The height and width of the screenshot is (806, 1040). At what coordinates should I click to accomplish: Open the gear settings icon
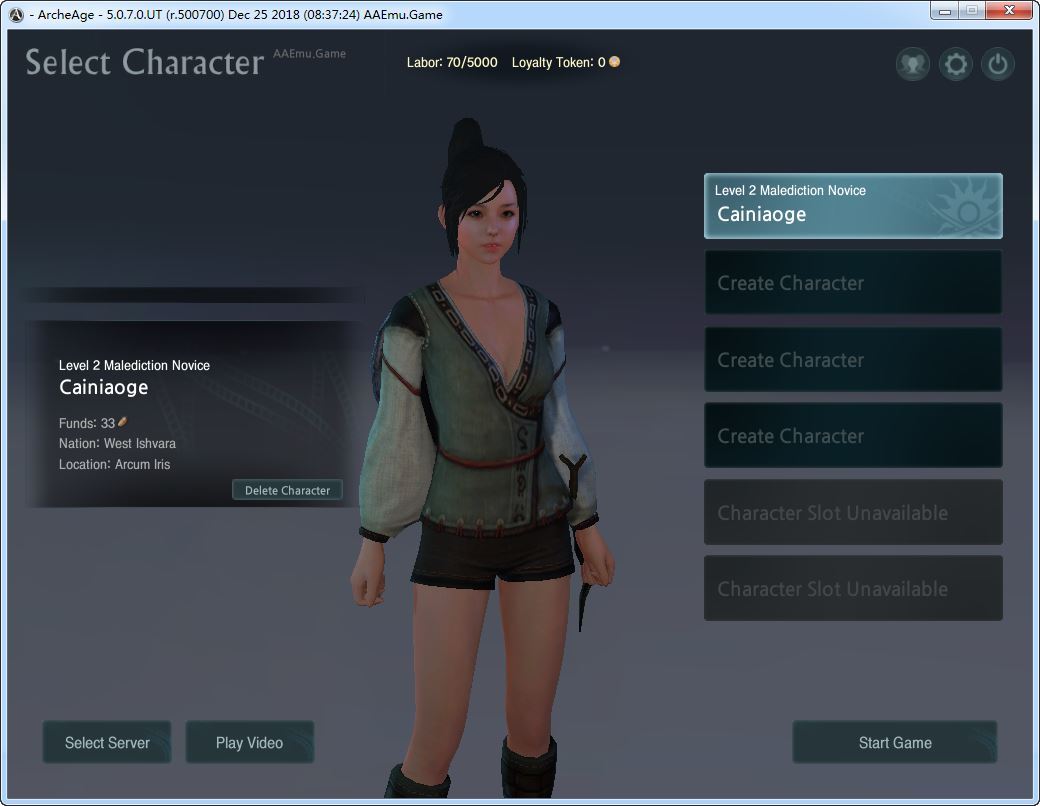coord(956,65)
